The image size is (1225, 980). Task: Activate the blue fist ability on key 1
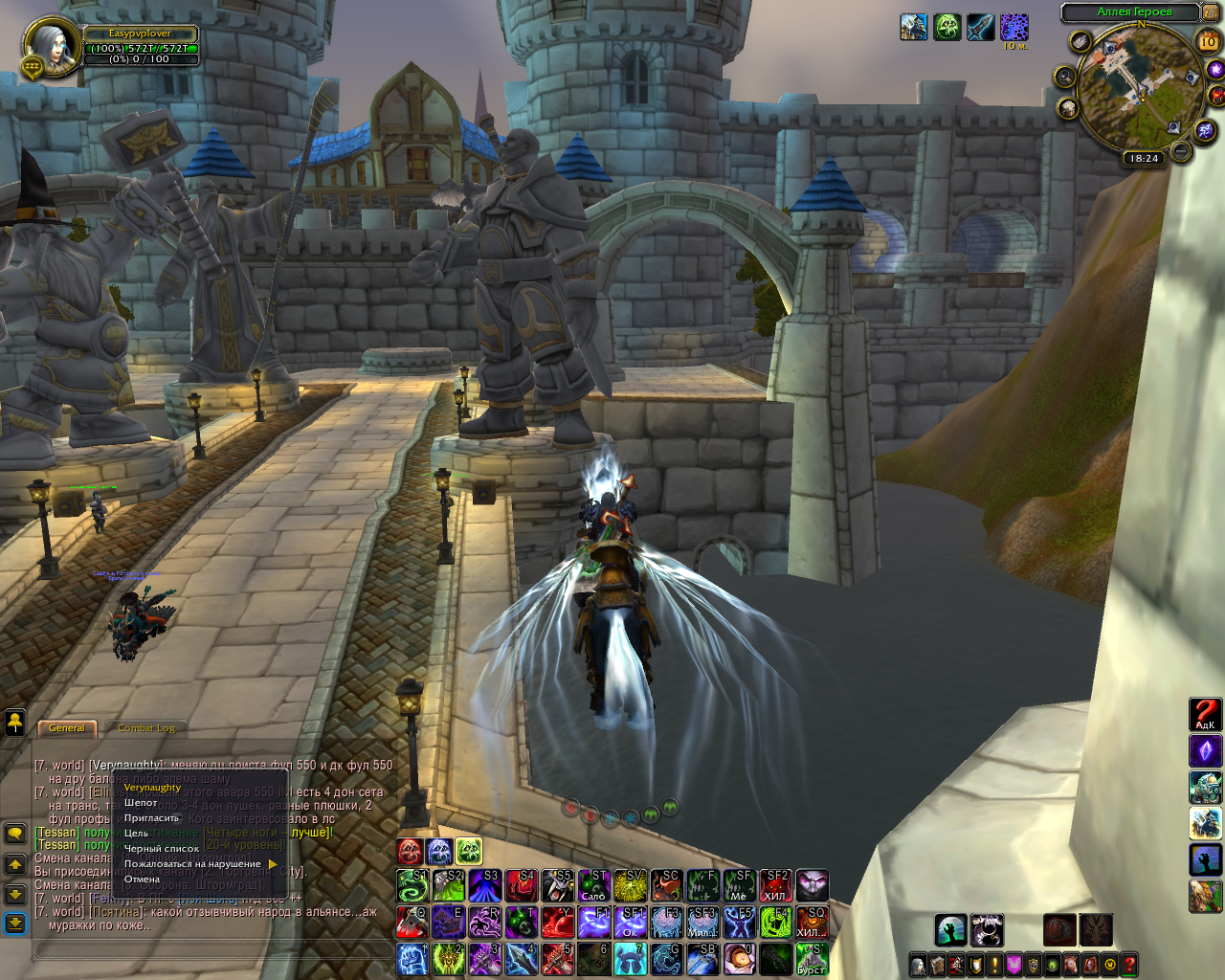pyautogui.click(x=412, y=959)
